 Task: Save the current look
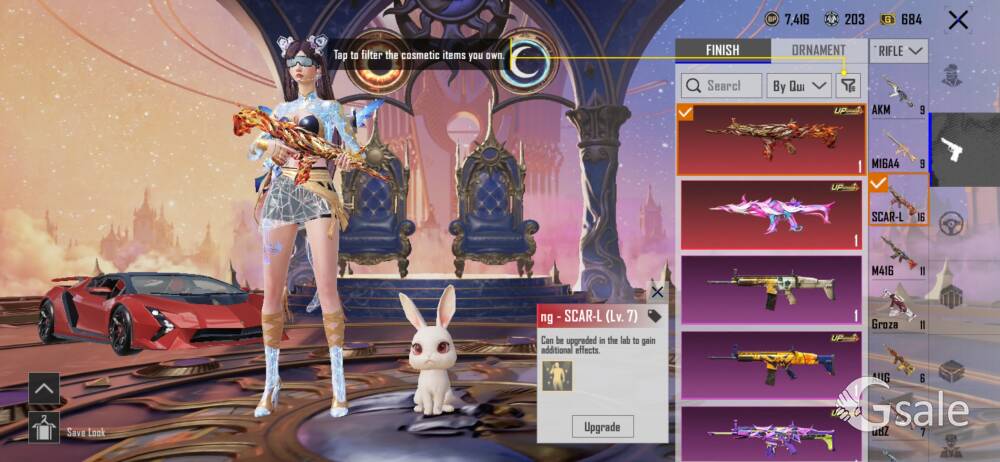[44, 427]
